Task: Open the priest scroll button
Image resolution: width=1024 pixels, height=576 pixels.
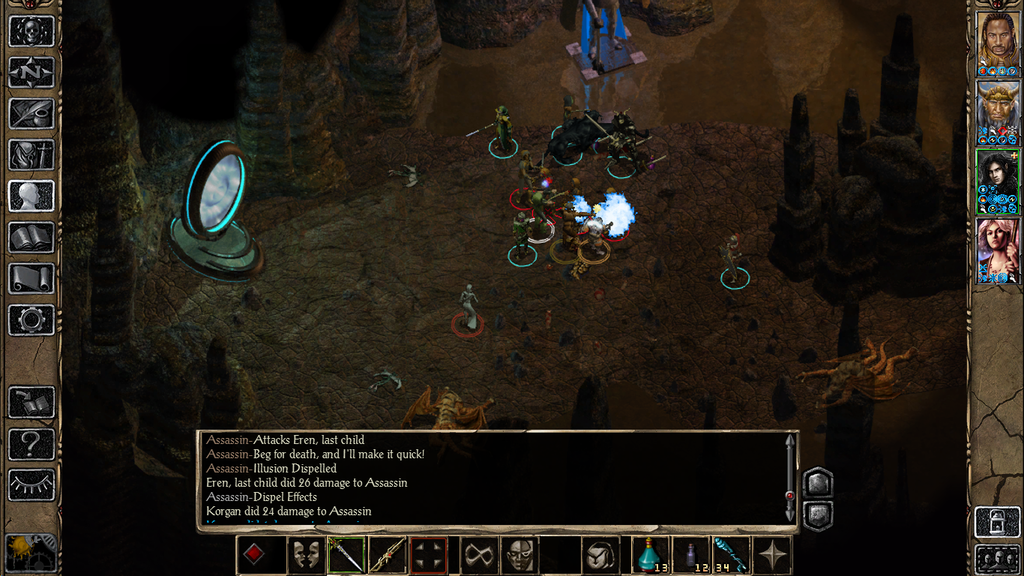Action: (x=31, y=278)
